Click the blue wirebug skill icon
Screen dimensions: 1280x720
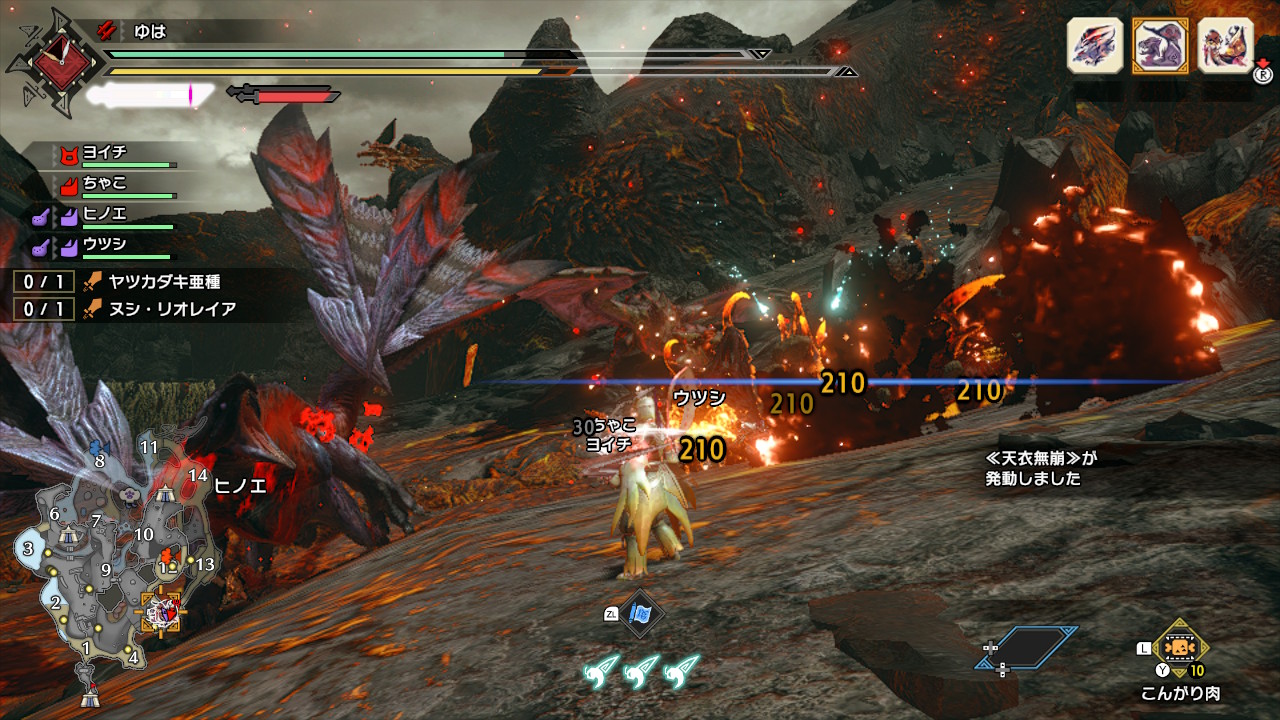click(x=639, y=614)
